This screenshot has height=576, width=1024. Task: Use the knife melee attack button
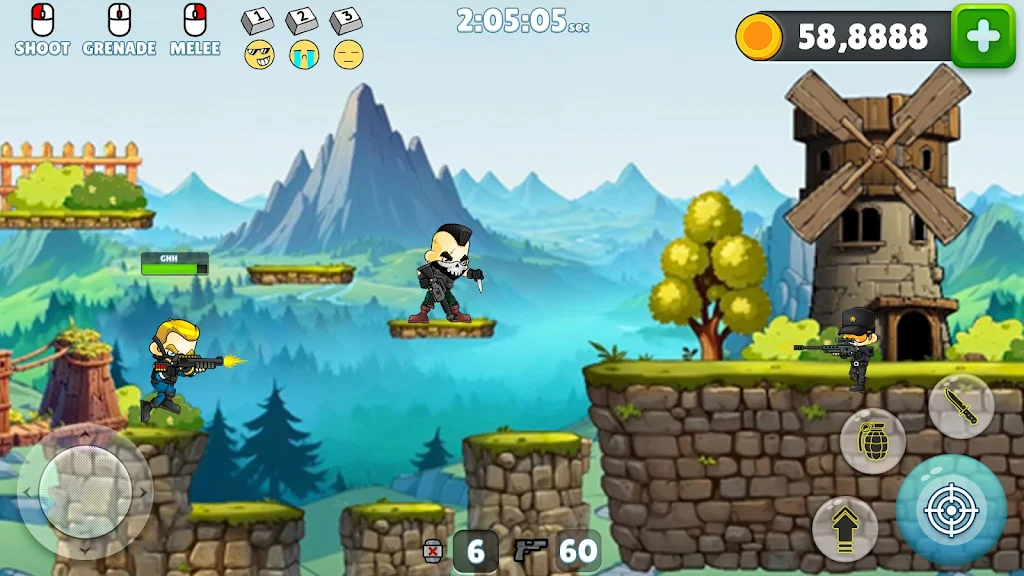click(960, 406)
